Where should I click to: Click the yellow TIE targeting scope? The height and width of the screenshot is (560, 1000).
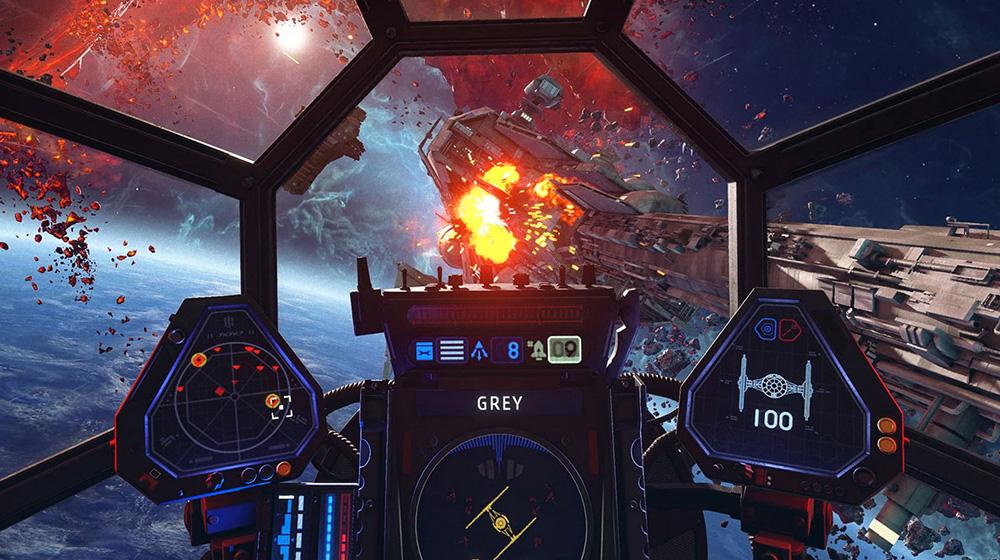coord(497,500)
